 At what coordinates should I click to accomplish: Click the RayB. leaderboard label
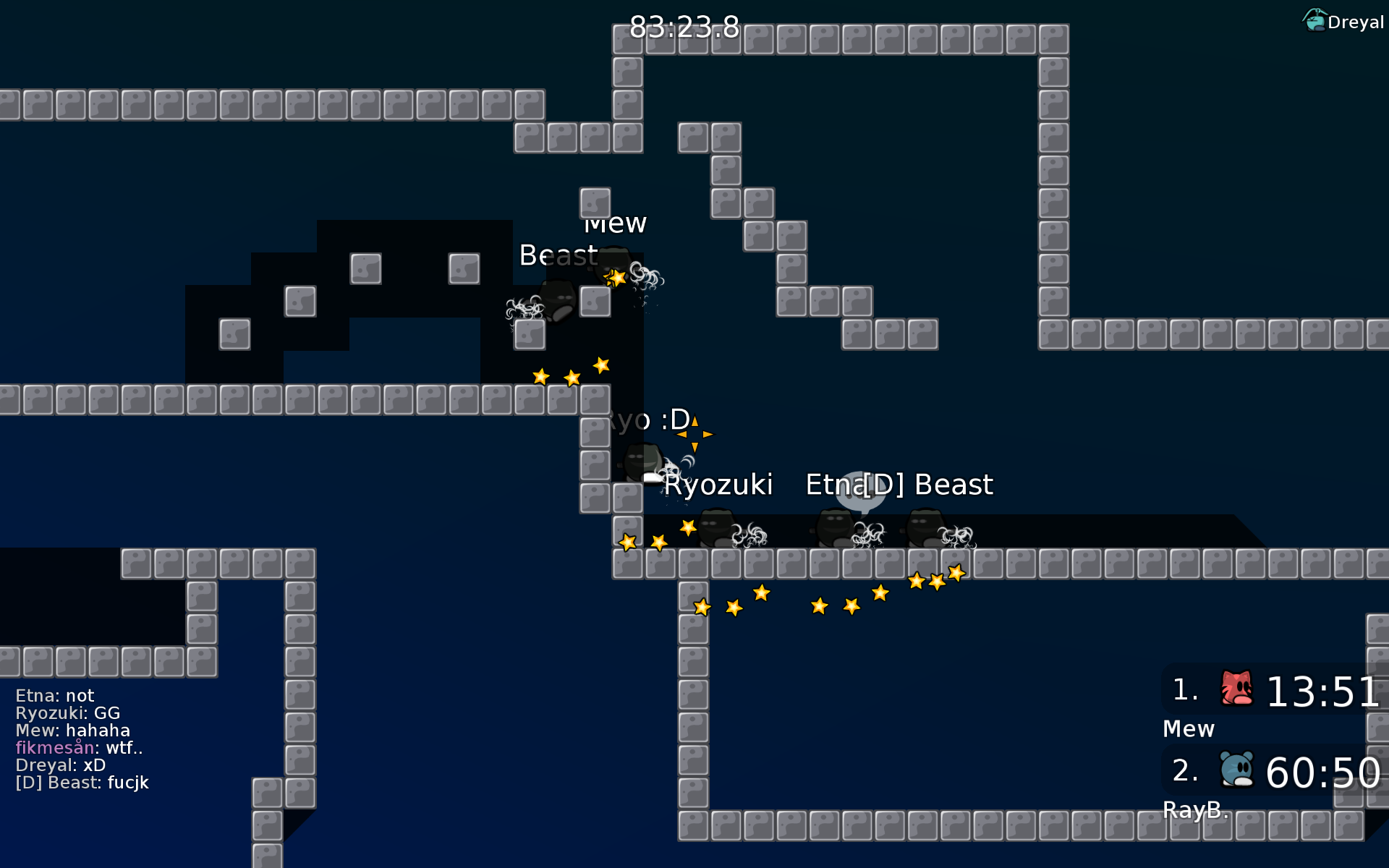(1194, 810)
